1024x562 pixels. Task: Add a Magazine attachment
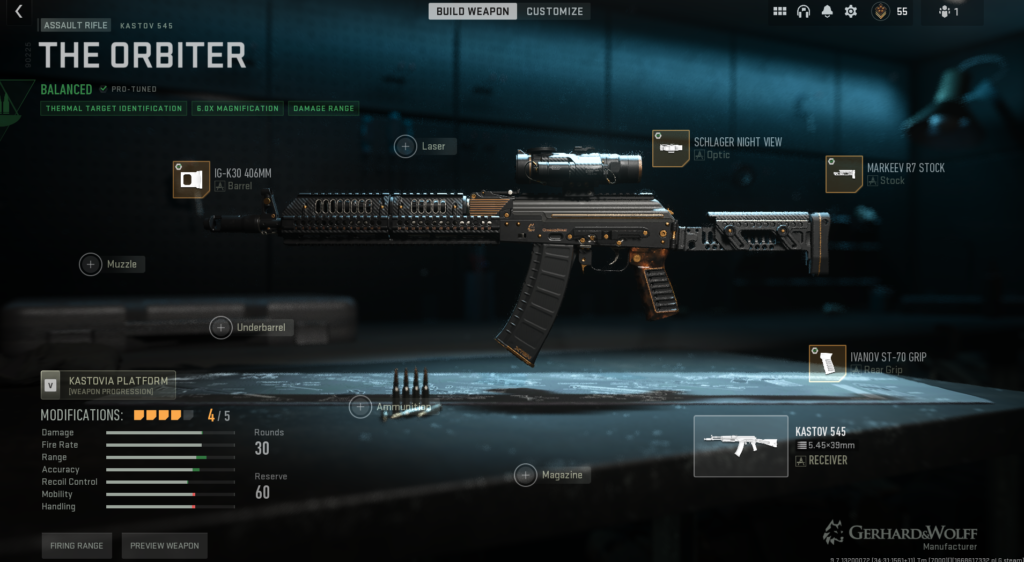(x=526, y=475)
